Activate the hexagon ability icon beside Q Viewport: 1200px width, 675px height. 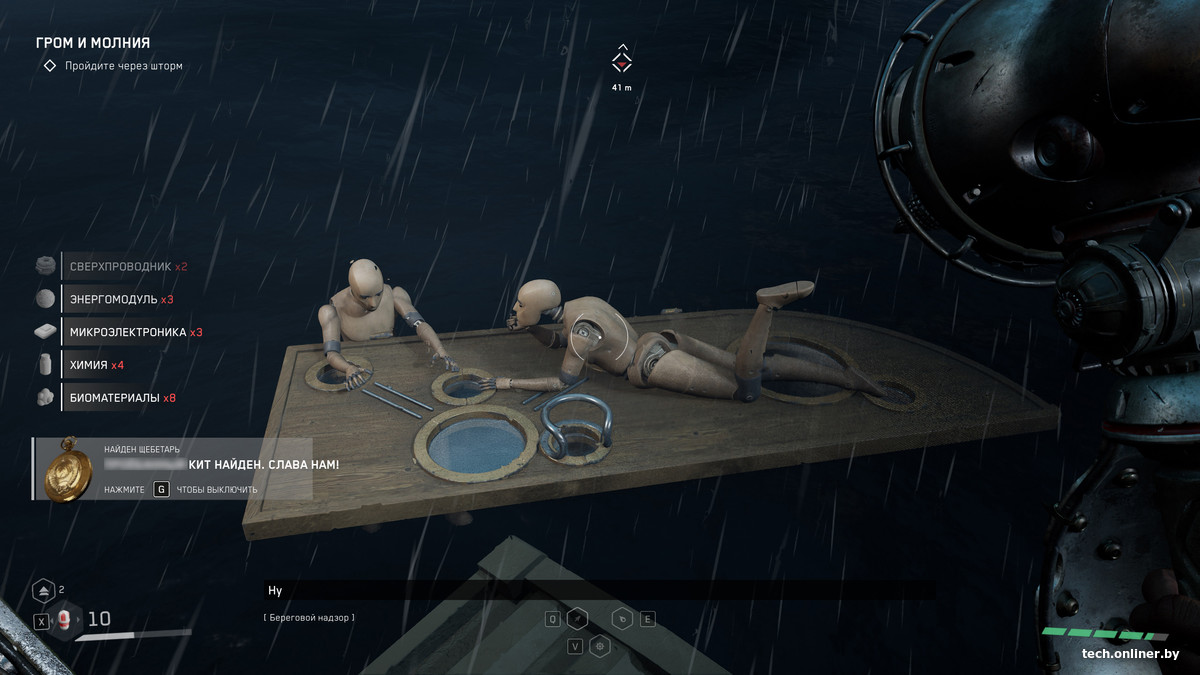[578, 619]
